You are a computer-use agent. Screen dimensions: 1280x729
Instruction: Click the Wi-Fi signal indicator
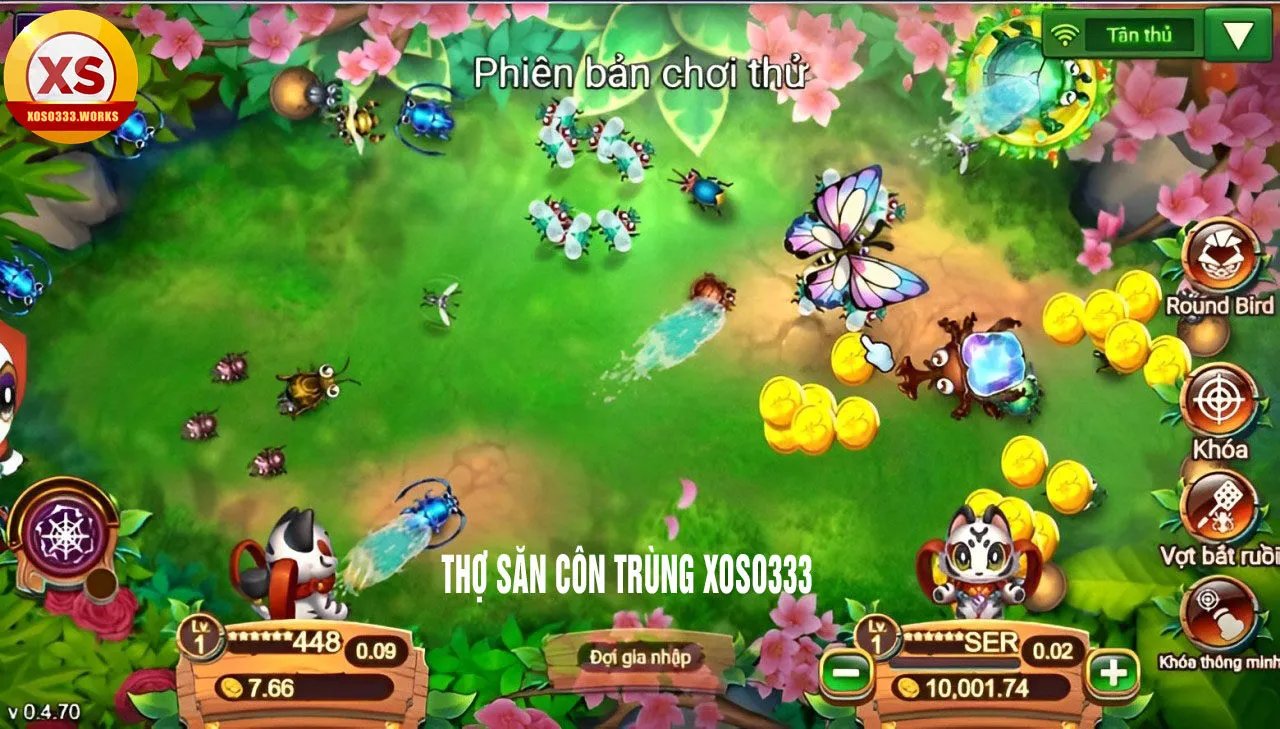1064,33
